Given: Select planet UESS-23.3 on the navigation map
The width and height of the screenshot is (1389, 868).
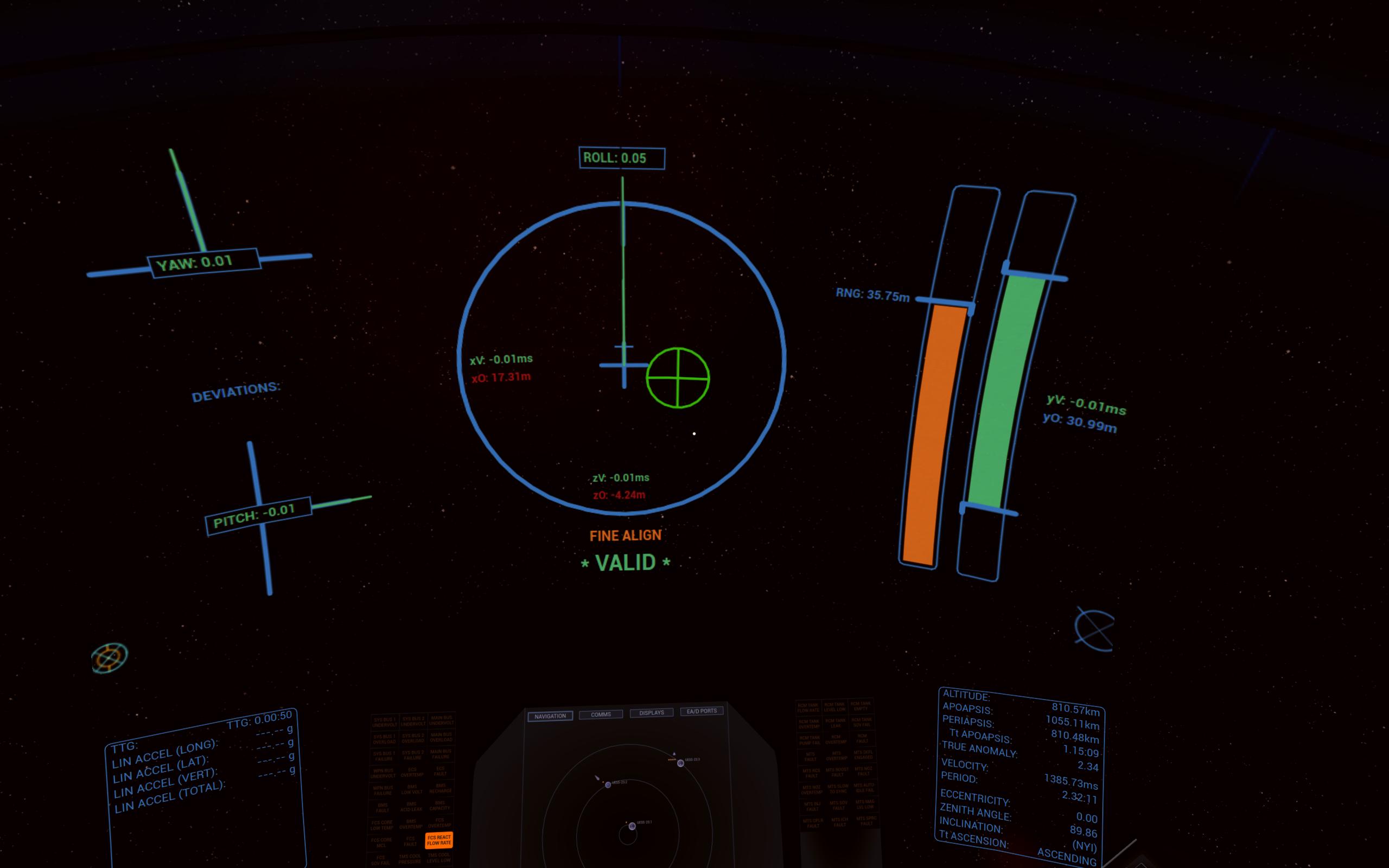Looking at the screenshot, I should 680,763.
